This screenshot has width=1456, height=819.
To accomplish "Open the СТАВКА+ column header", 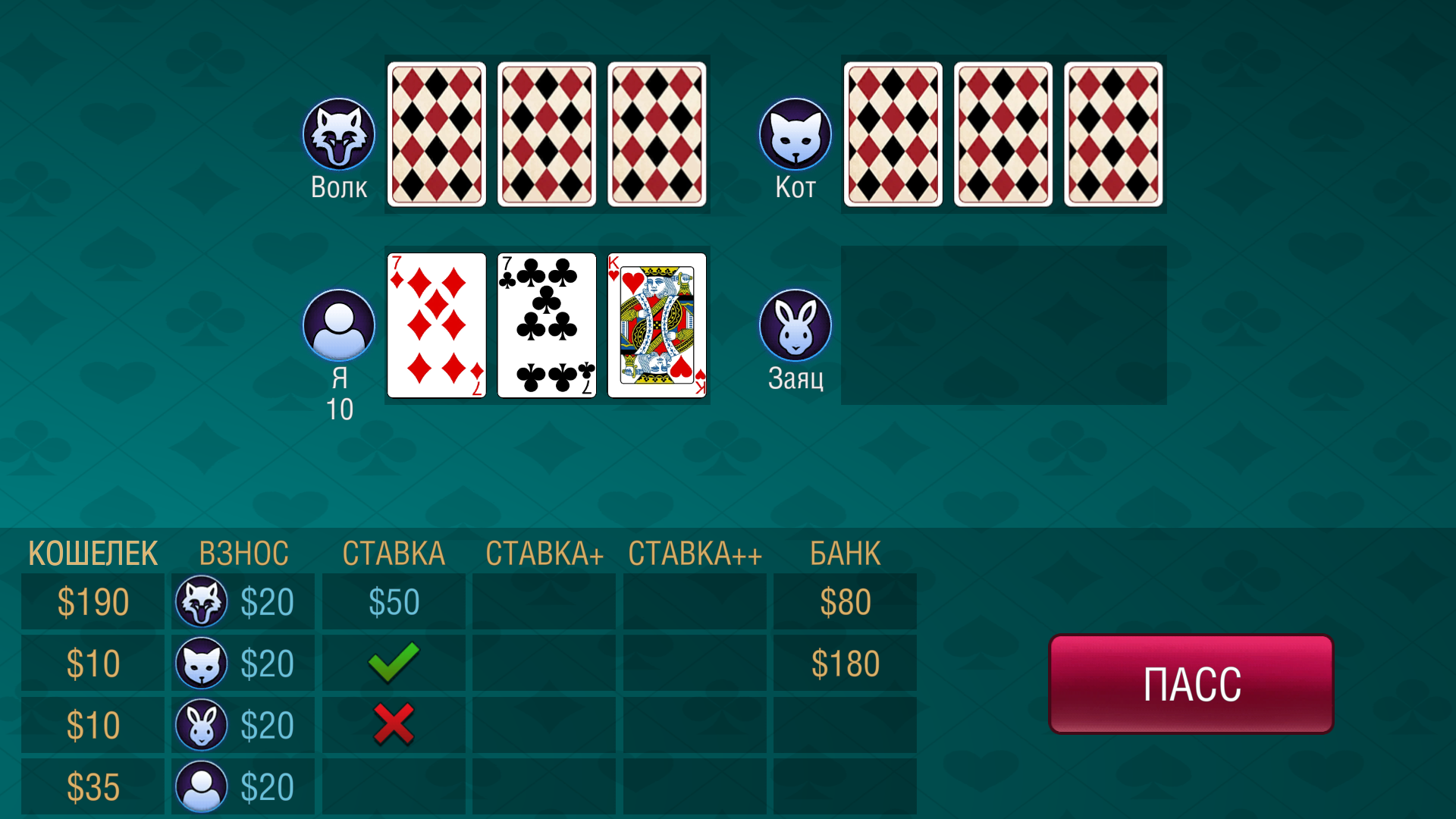I will [x=543, y=554].
